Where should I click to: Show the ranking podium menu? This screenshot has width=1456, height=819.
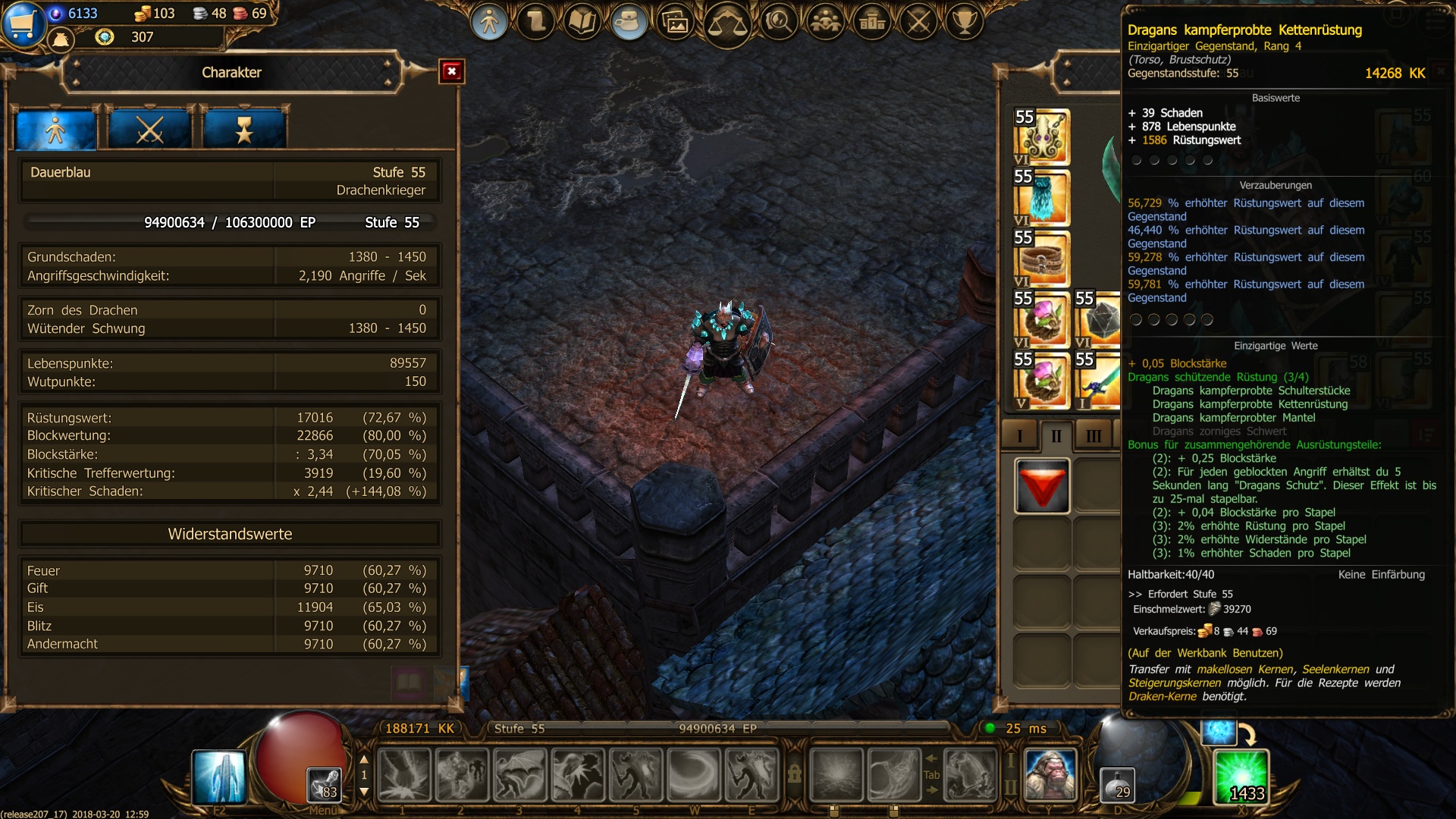click(872, 21)
